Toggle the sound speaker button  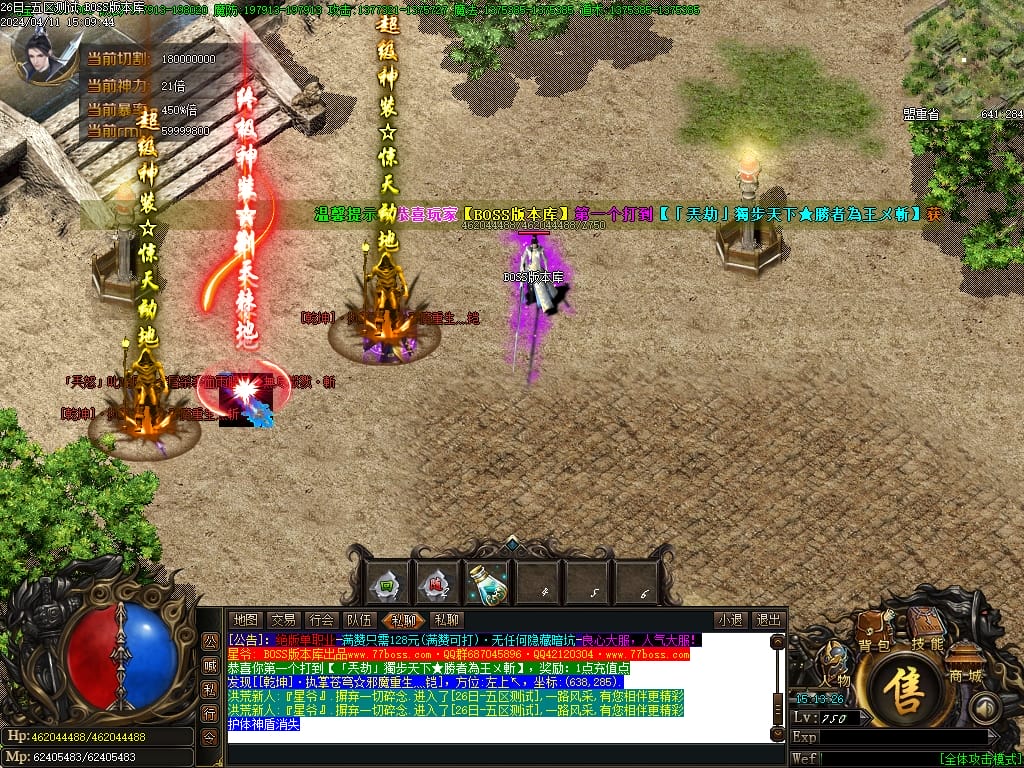point(984,708)
